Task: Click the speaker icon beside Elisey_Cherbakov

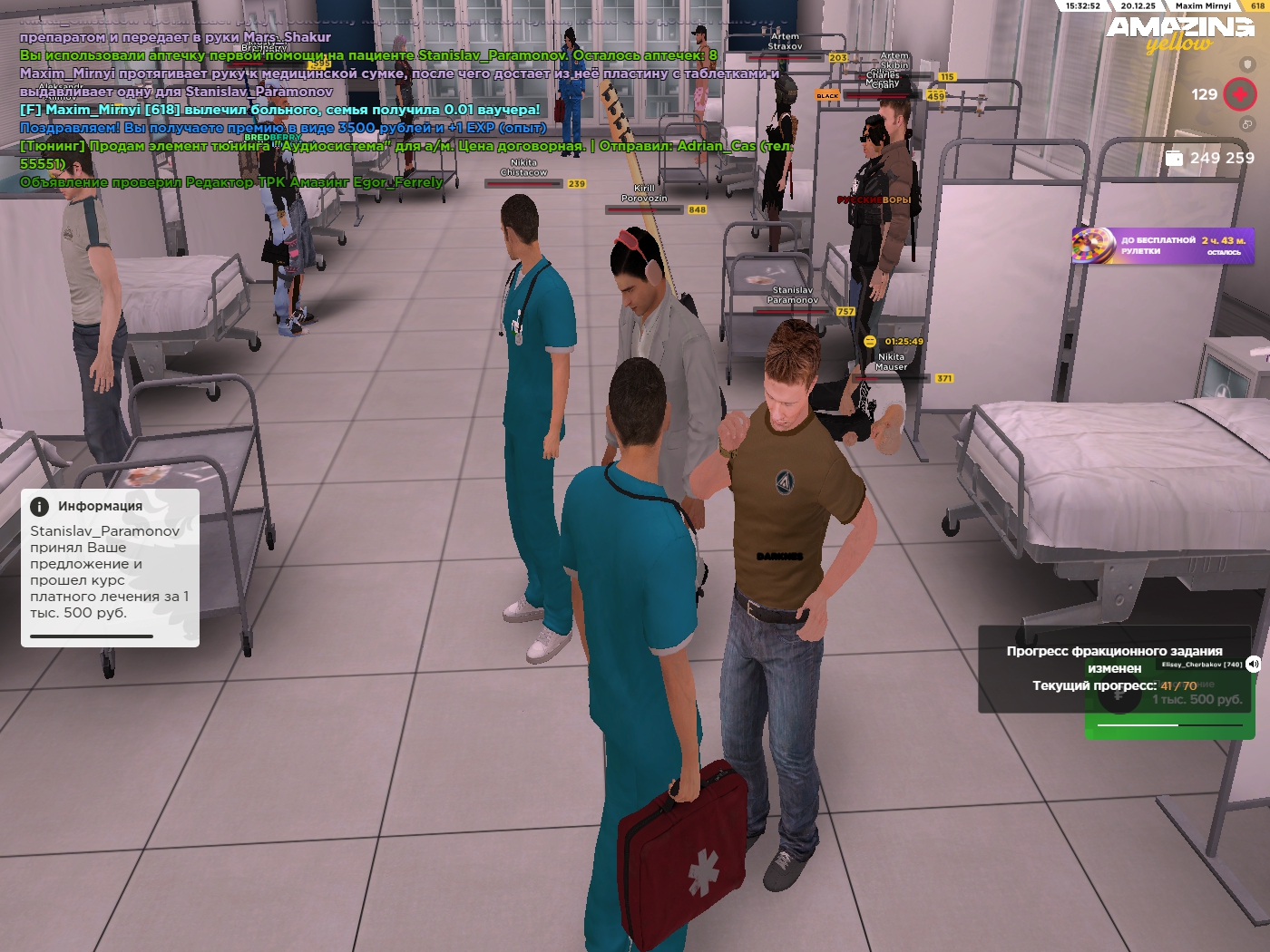Action: (x=1253, y=664)
